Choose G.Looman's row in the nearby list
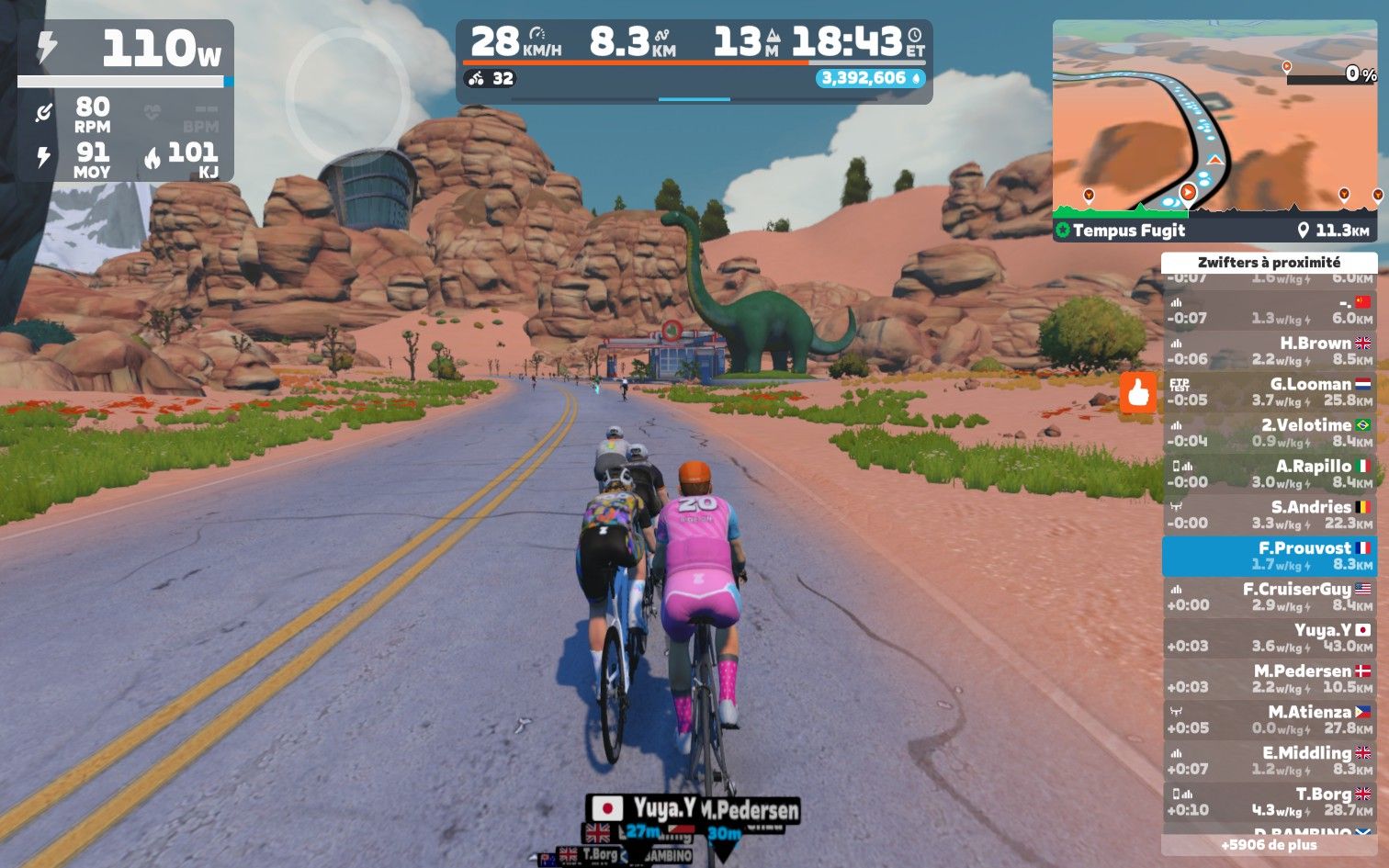1389x868 pixels. click(x=1270, y=391)
